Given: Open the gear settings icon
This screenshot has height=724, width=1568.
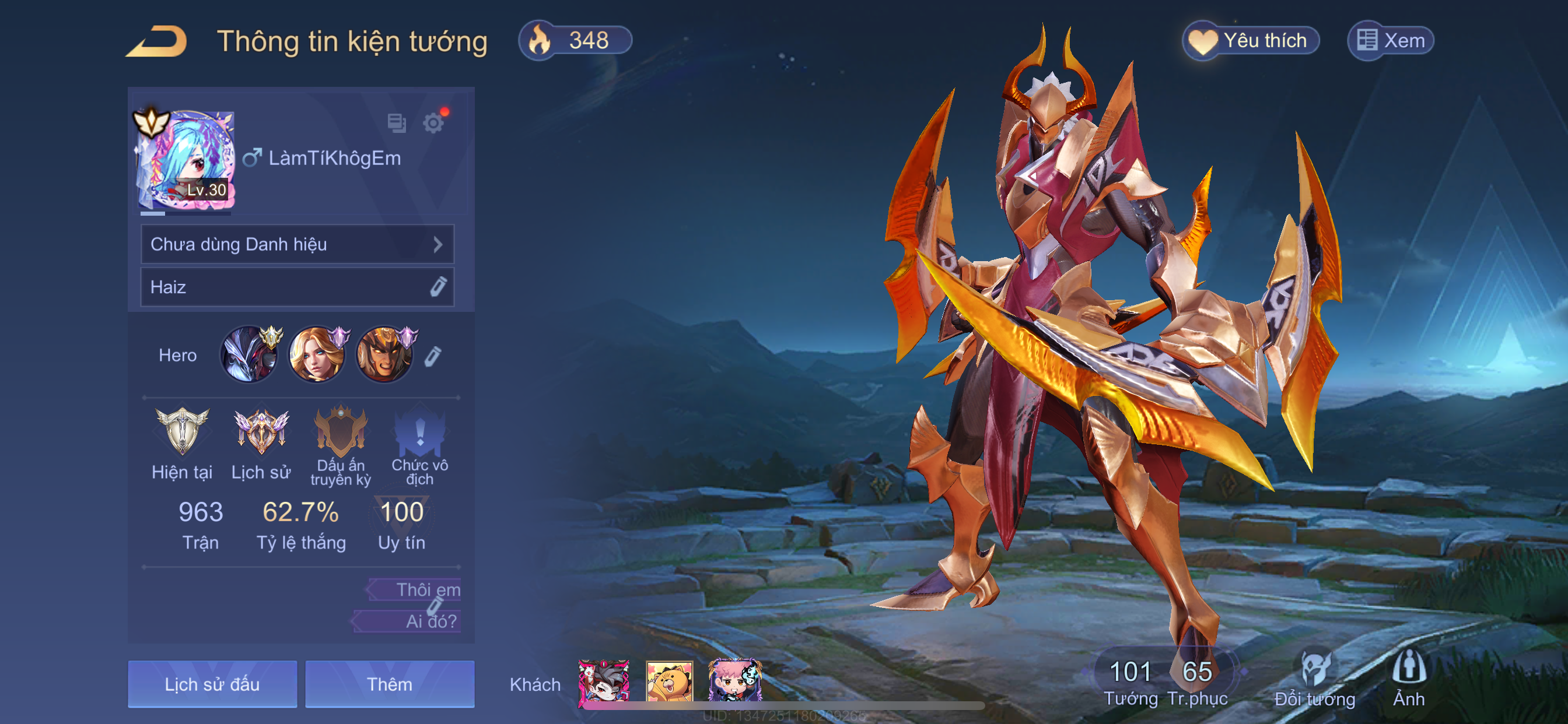Looking at the screenshot, I should 433,123.
